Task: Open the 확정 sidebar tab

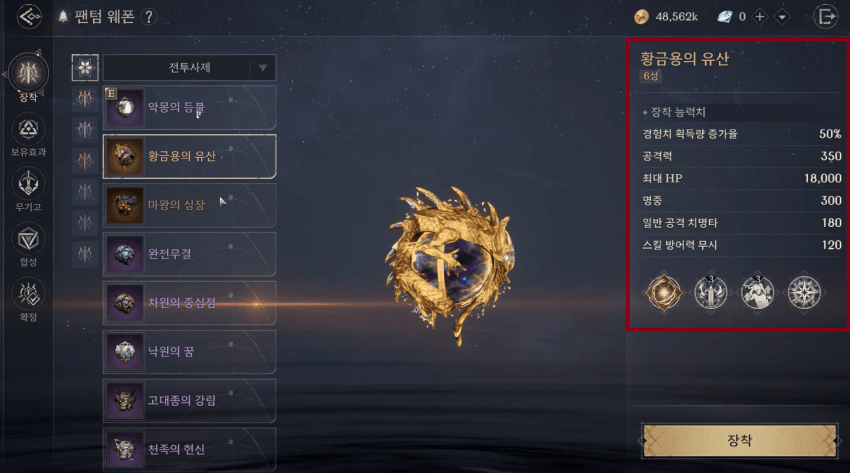Action: [28, 295]
